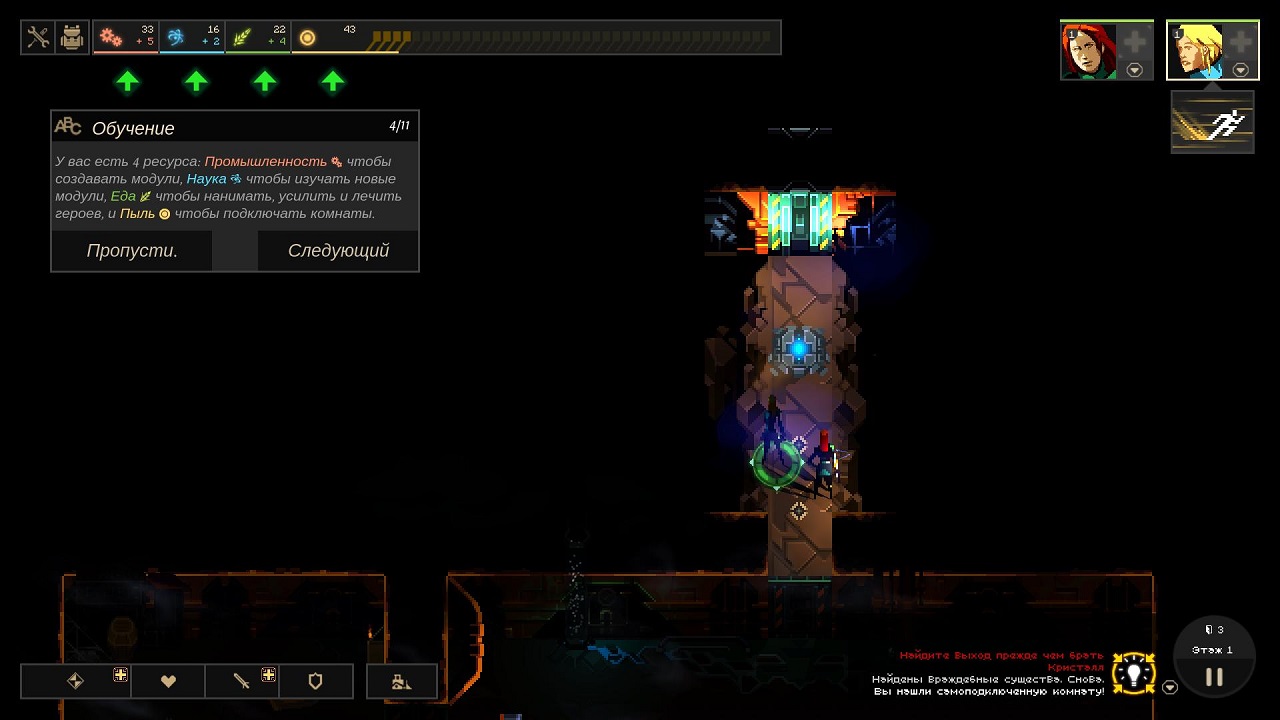Heal the red-haired hero with the plus button
This screenshot has width=1280, height=720.
coord(1134,43)
